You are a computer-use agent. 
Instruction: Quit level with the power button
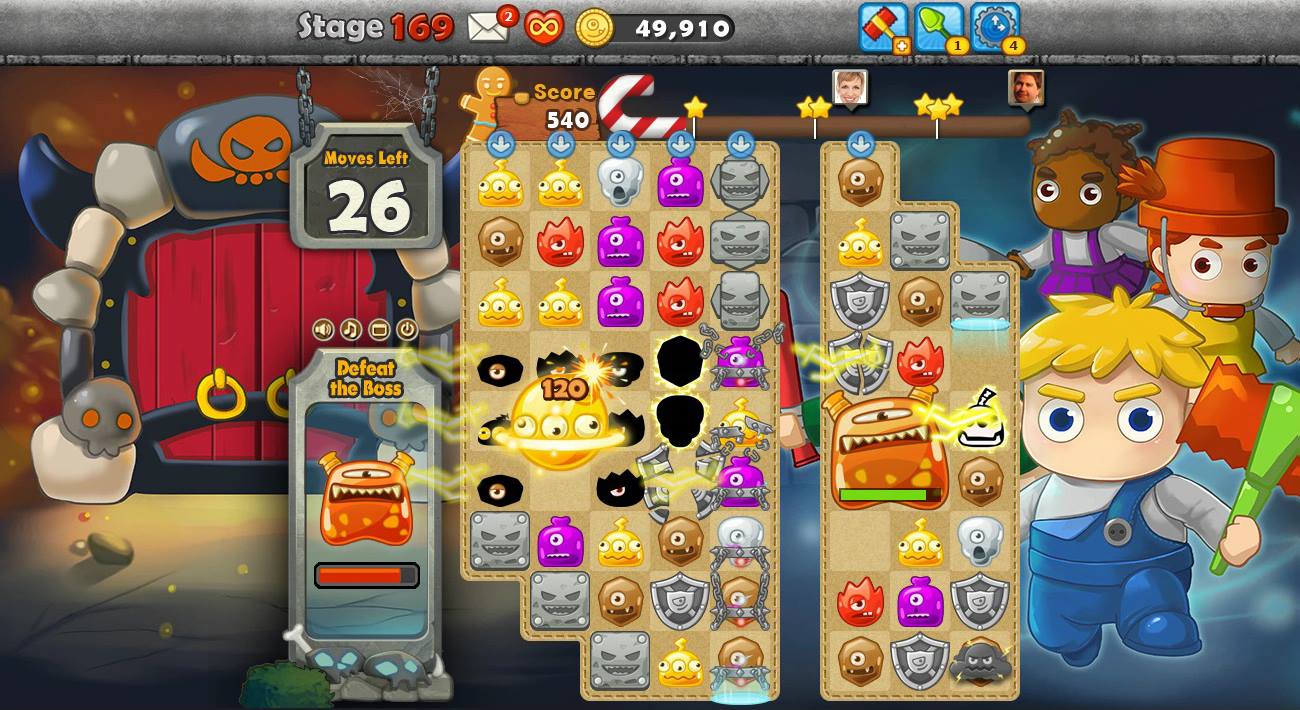pyautogui.click(x=407, y=329)
